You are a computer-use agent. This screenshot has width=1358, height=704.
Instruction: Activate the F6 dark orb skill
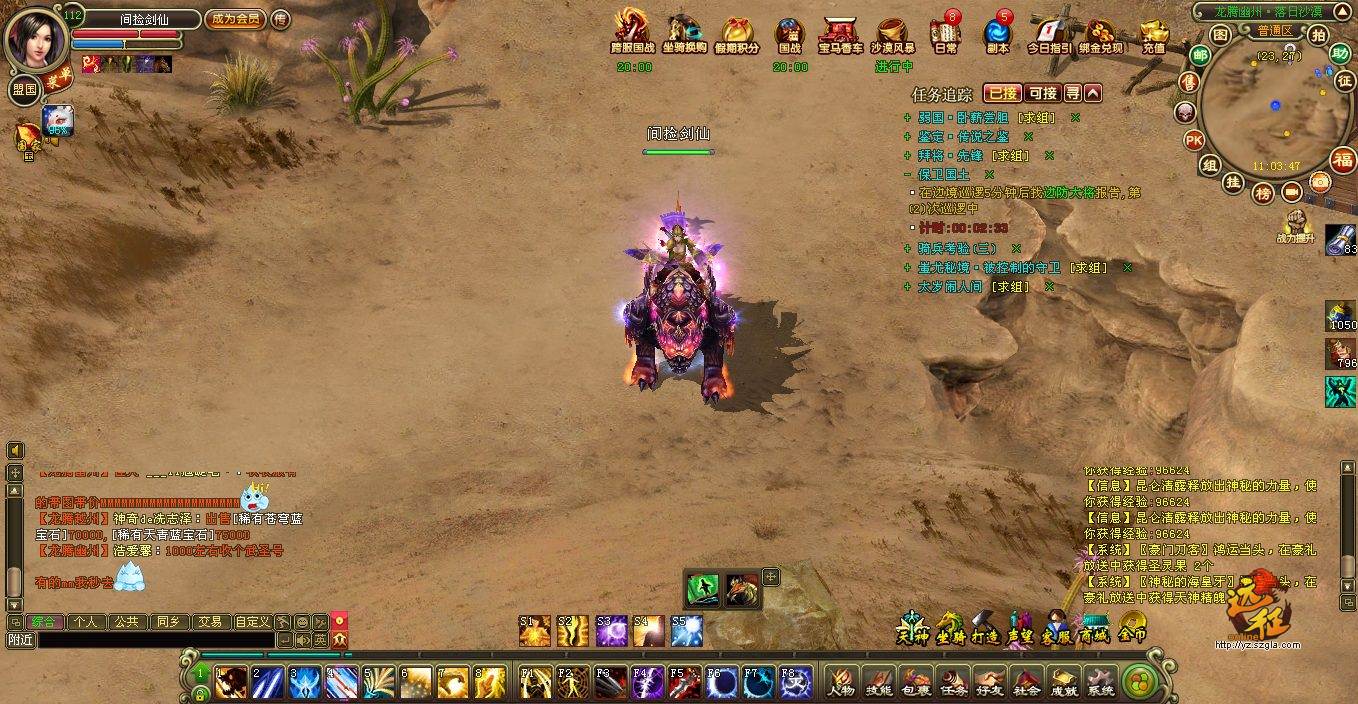click(x=720, y=682)
